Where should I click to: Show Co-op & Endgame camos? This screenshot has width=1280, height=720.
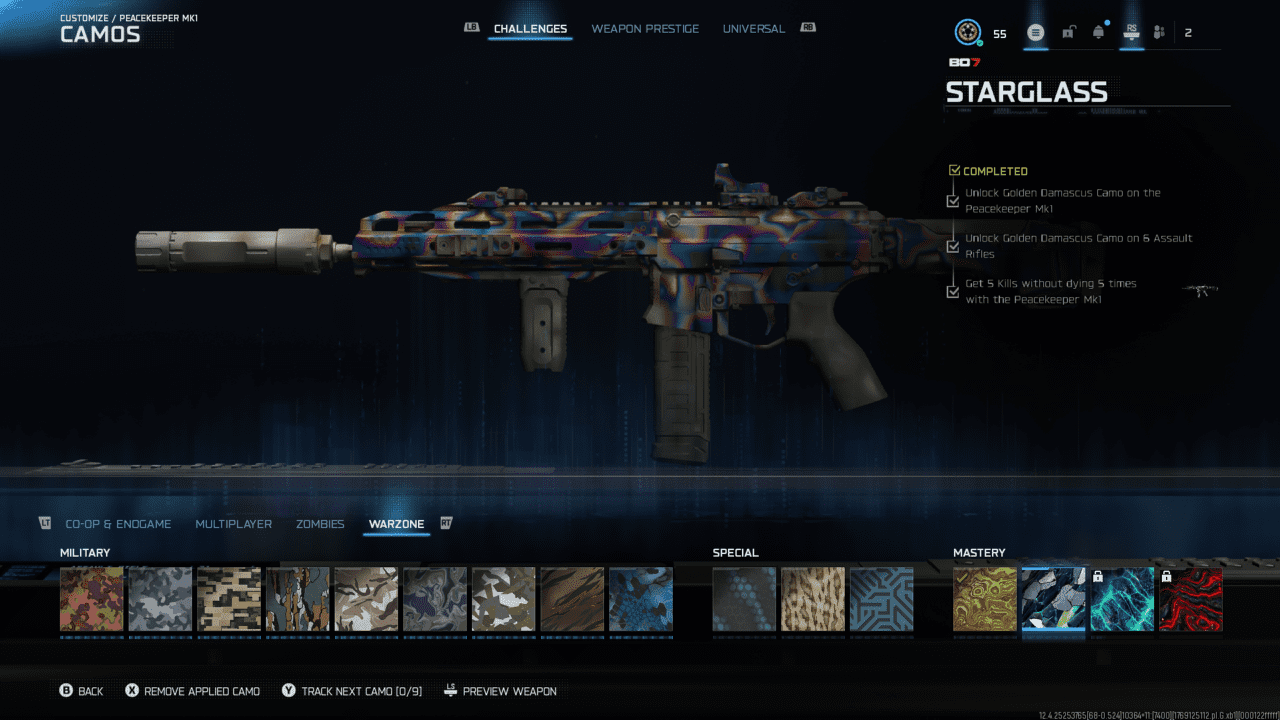(118, 524)
